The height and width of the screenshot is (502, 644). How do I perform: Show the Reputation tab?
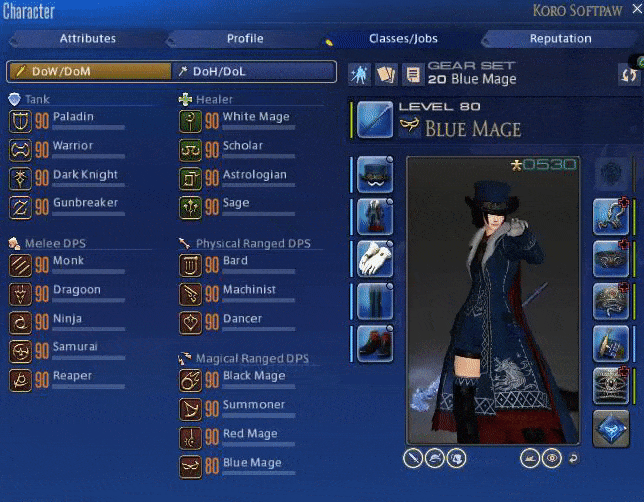(560, 39)
